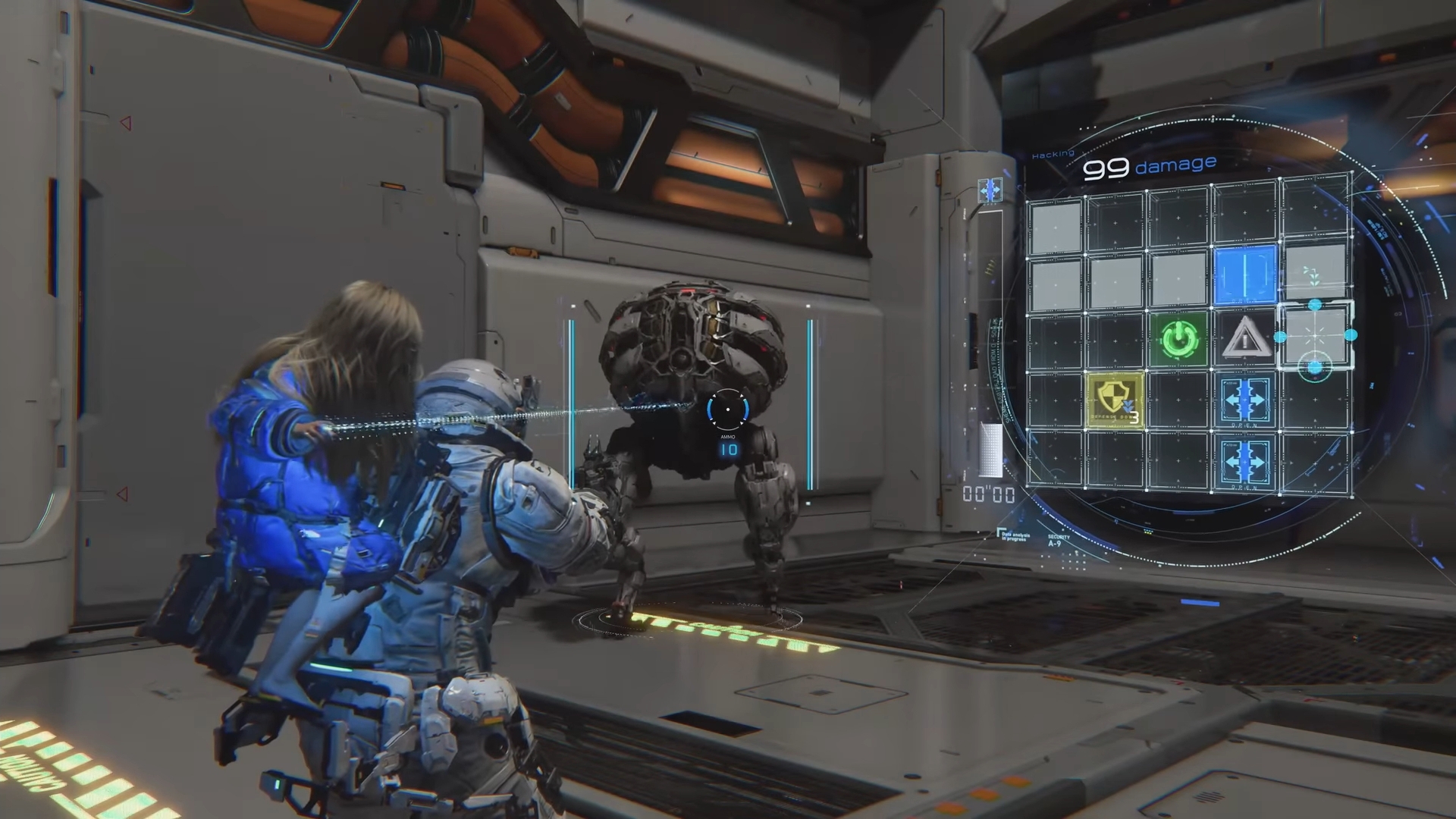This screenshot has height=819, width=1456.
Task: Select the tile outlined by the hacking cursor
Action: tap(1316, 335)
